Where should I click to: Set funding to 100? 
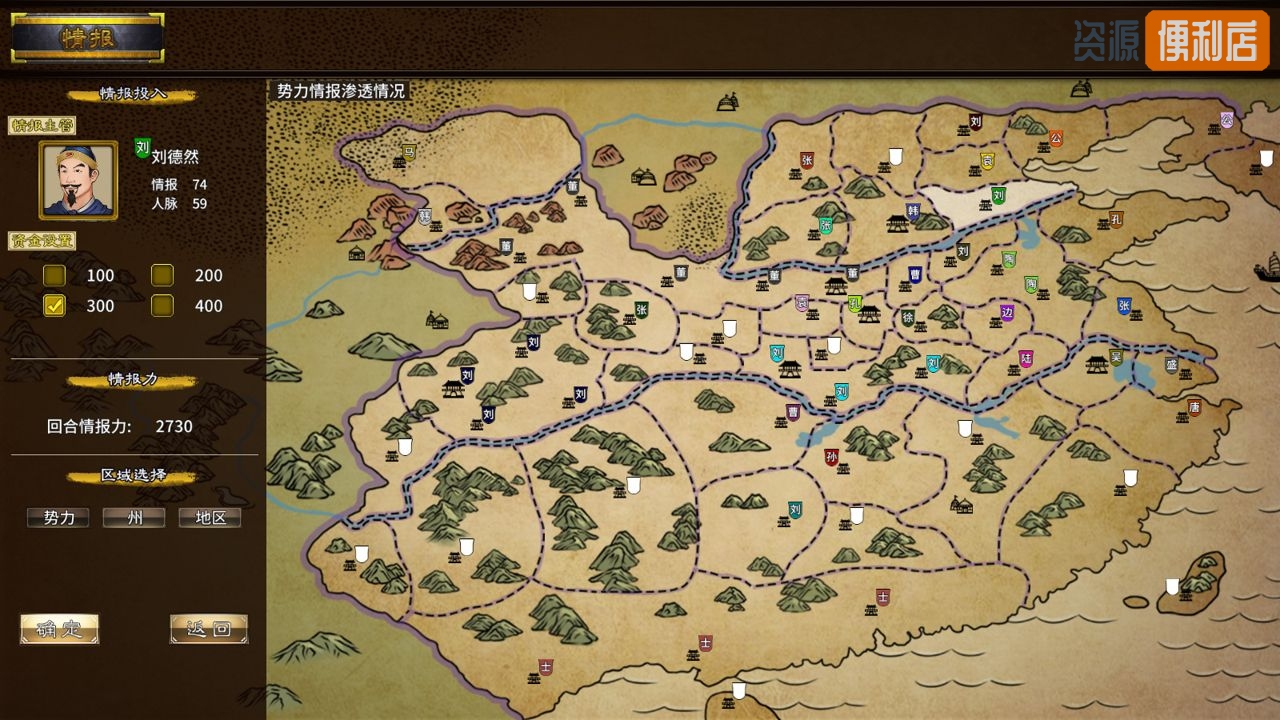pyautogui.click(x=55, y=276)
